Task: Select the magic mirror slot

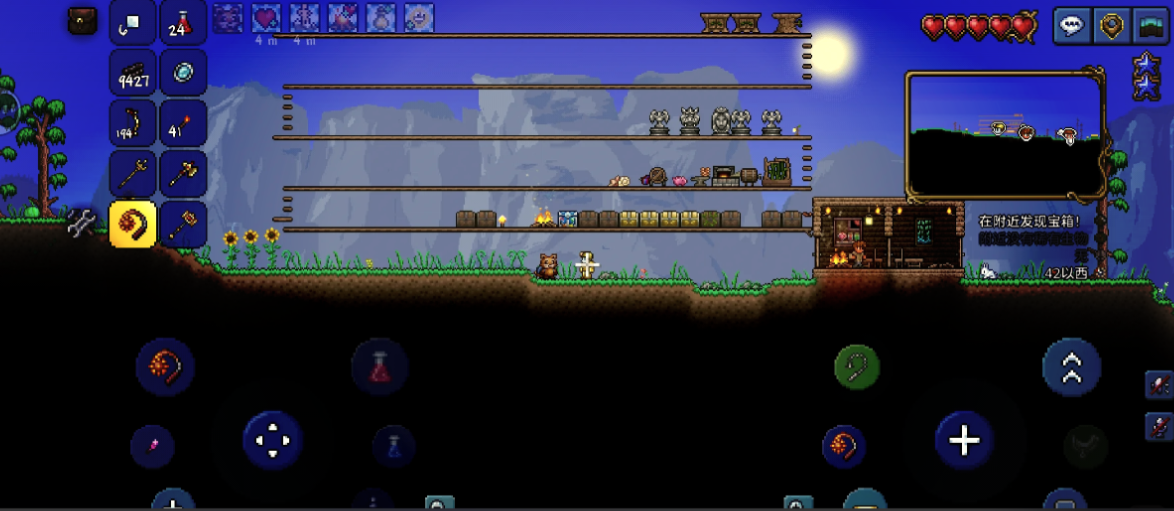Action: click(x=182, y=72)
